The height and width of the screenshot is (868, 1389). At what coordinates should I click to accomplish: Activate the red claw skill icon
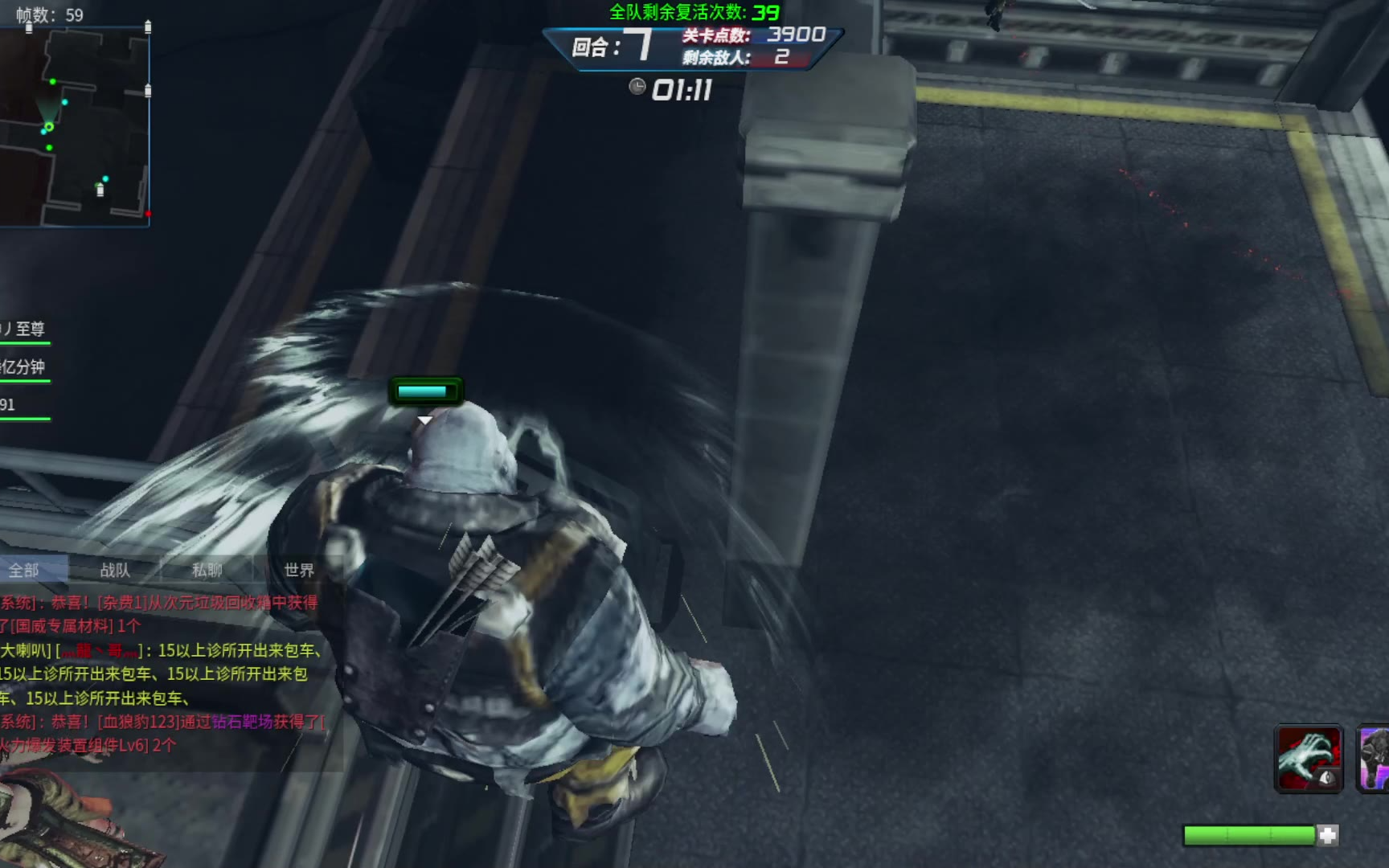coord(1309,759)
